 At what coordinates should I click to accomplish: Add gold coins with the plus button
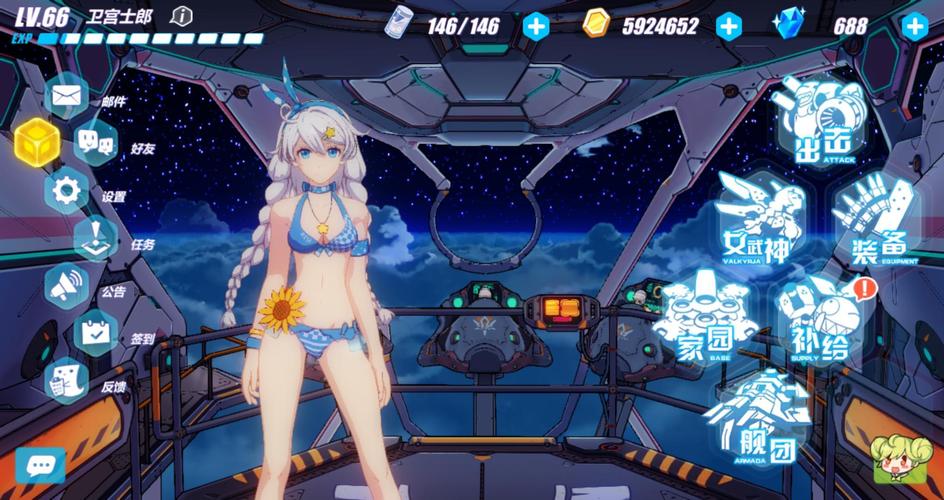tap(729, 26)
